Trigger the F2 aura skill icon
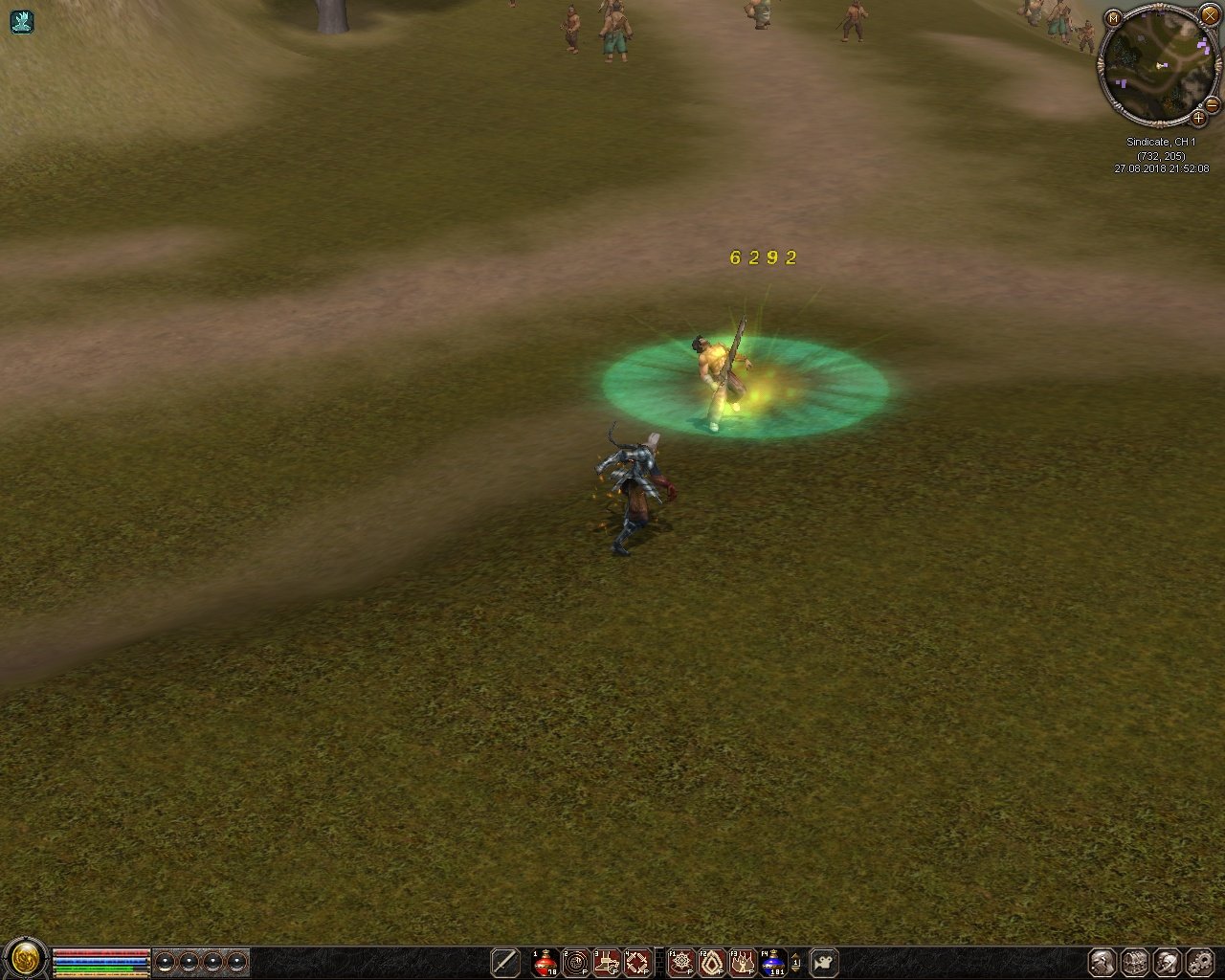The image size is (1225, 980). pos(712,962)
